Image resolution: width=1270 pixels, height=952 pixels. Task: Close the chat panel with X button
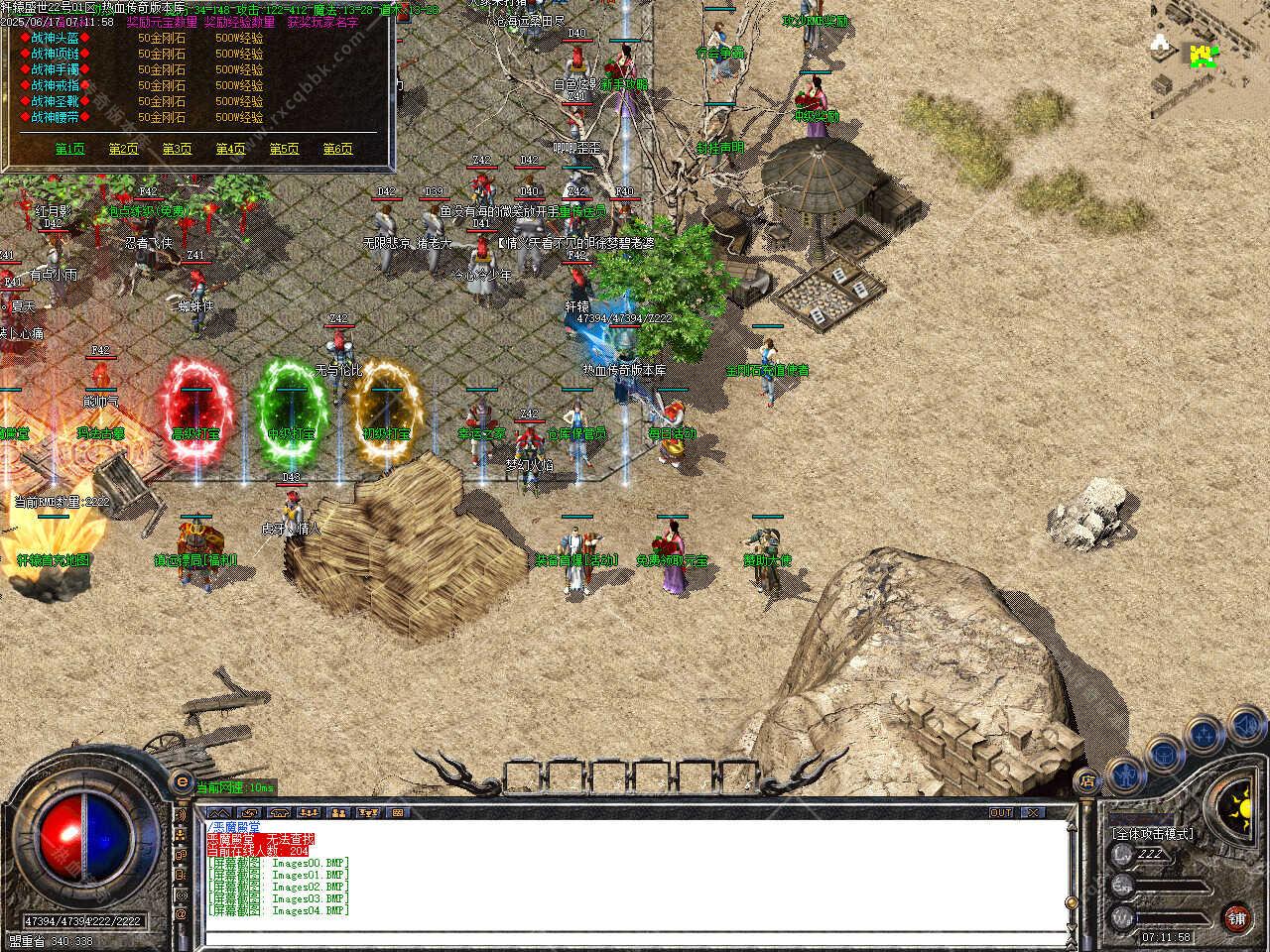point(1034,812)
